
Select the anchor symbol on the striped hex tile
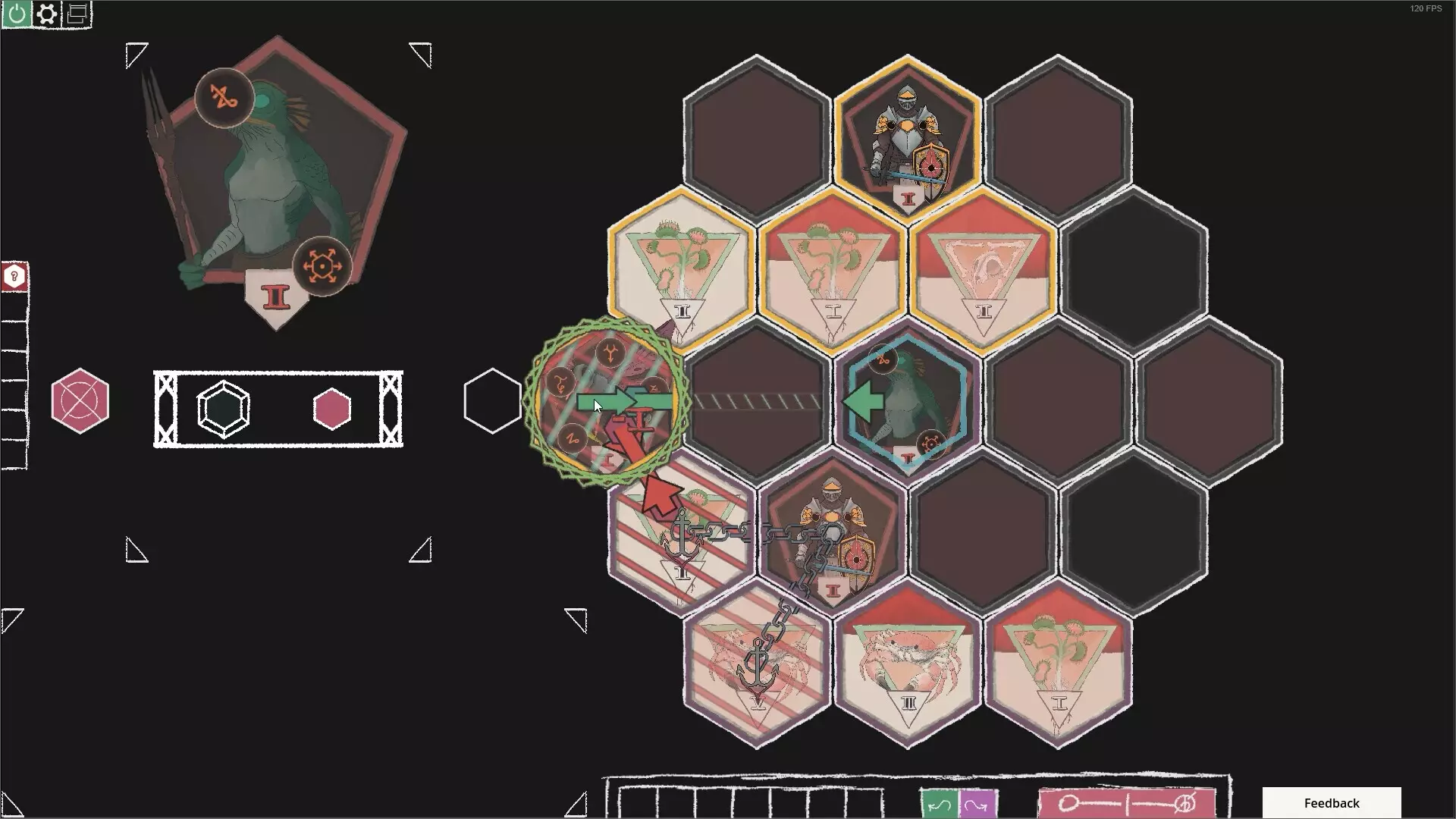coord(681,531)
